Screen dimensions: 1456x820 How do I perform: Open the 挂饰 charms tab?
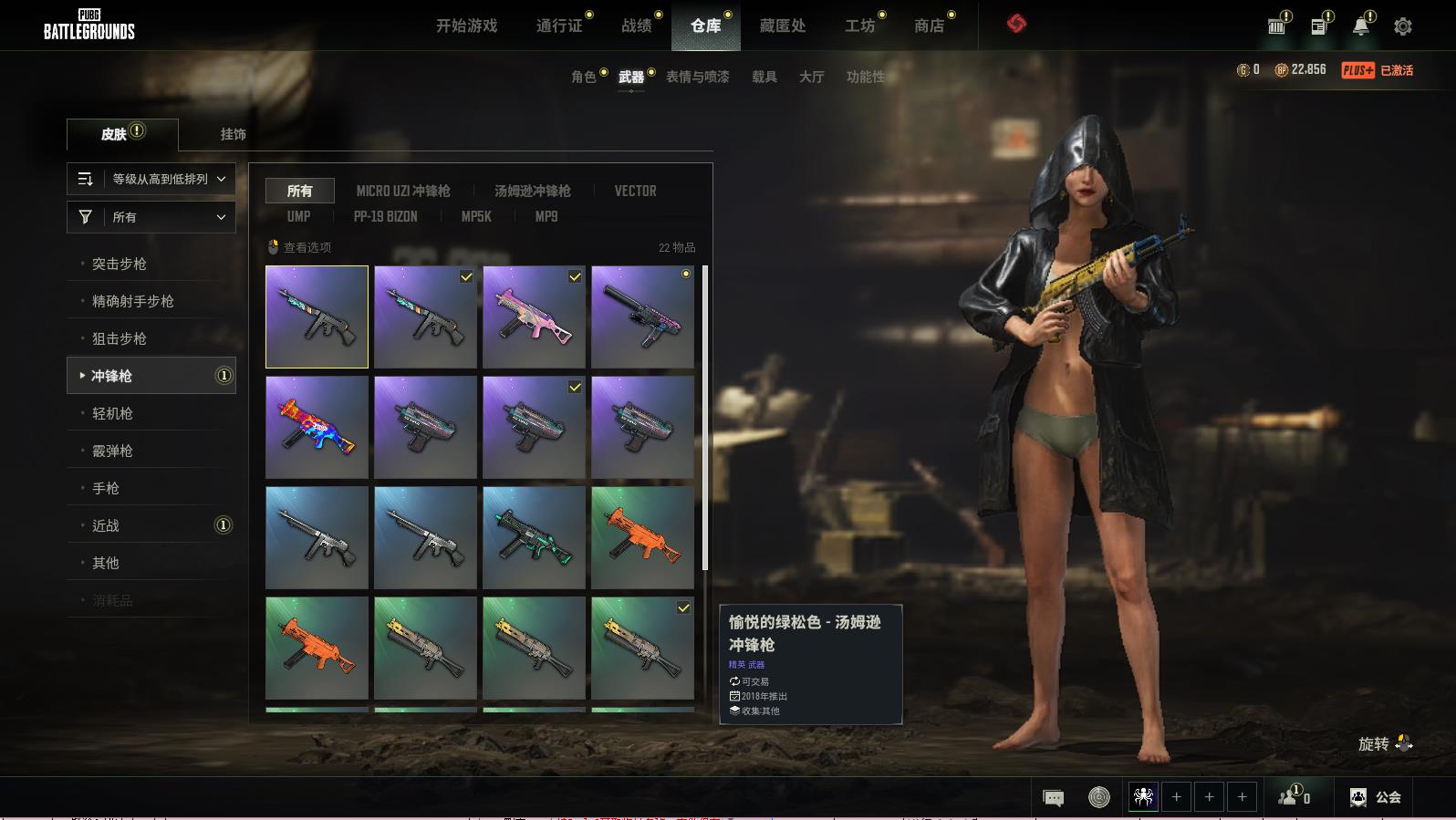point(233,134)
